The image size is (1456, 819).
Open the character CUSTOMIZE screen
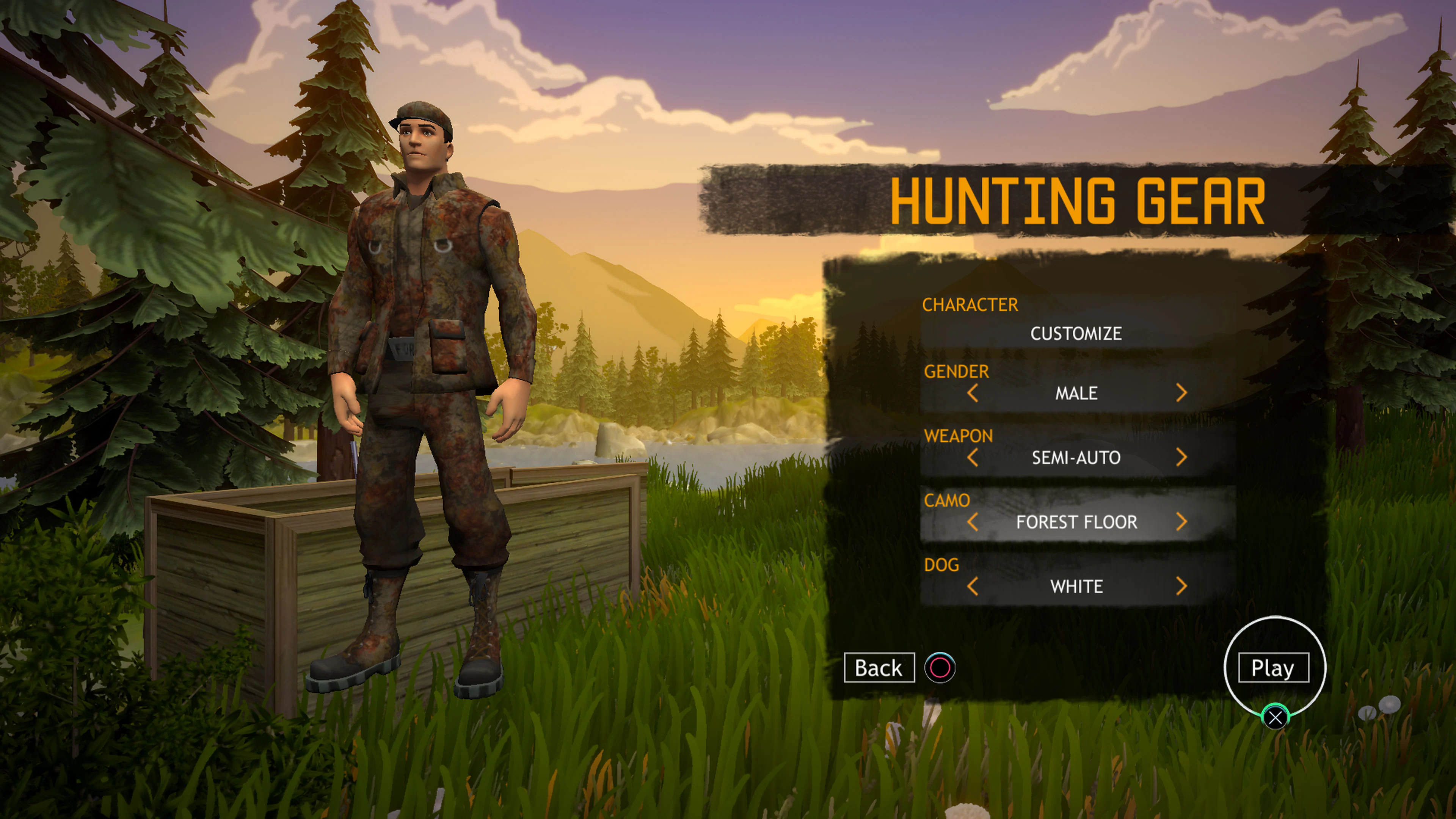[1077, 334]
